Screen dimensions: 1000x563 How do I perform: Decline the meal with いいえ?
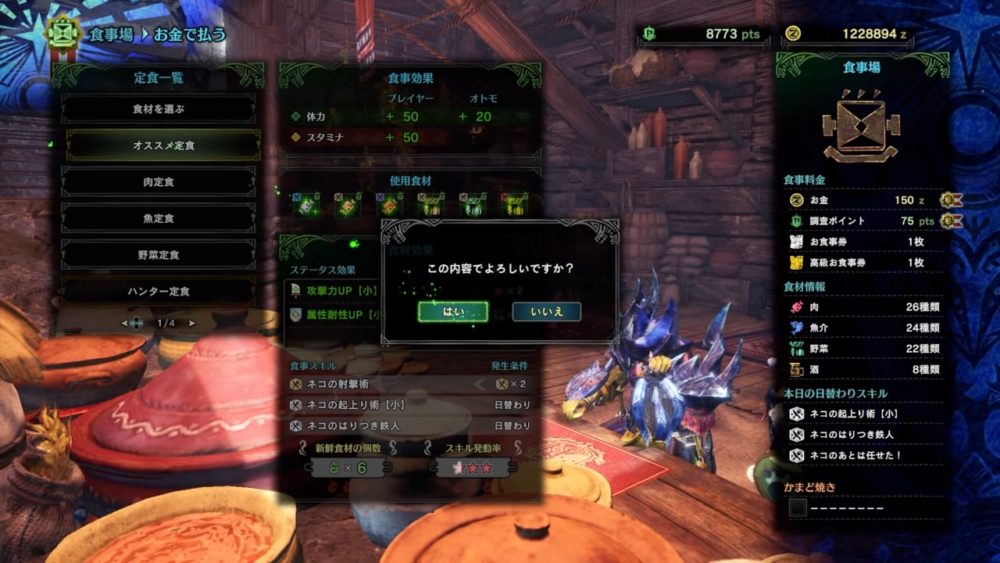tap(547, 311)
